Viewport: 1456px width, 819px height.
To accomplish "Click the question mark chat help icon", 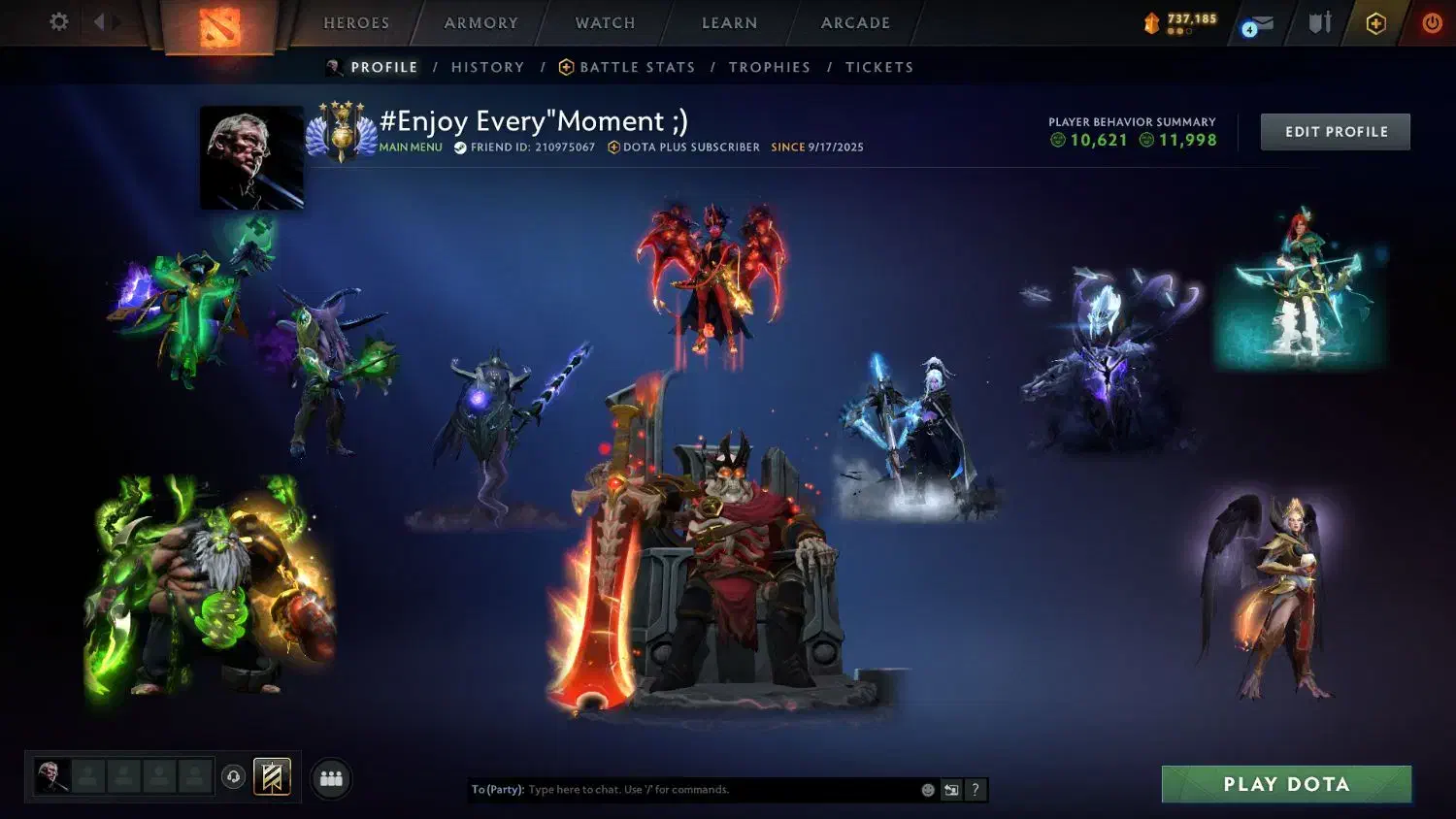I will click(x=975, y=789).
